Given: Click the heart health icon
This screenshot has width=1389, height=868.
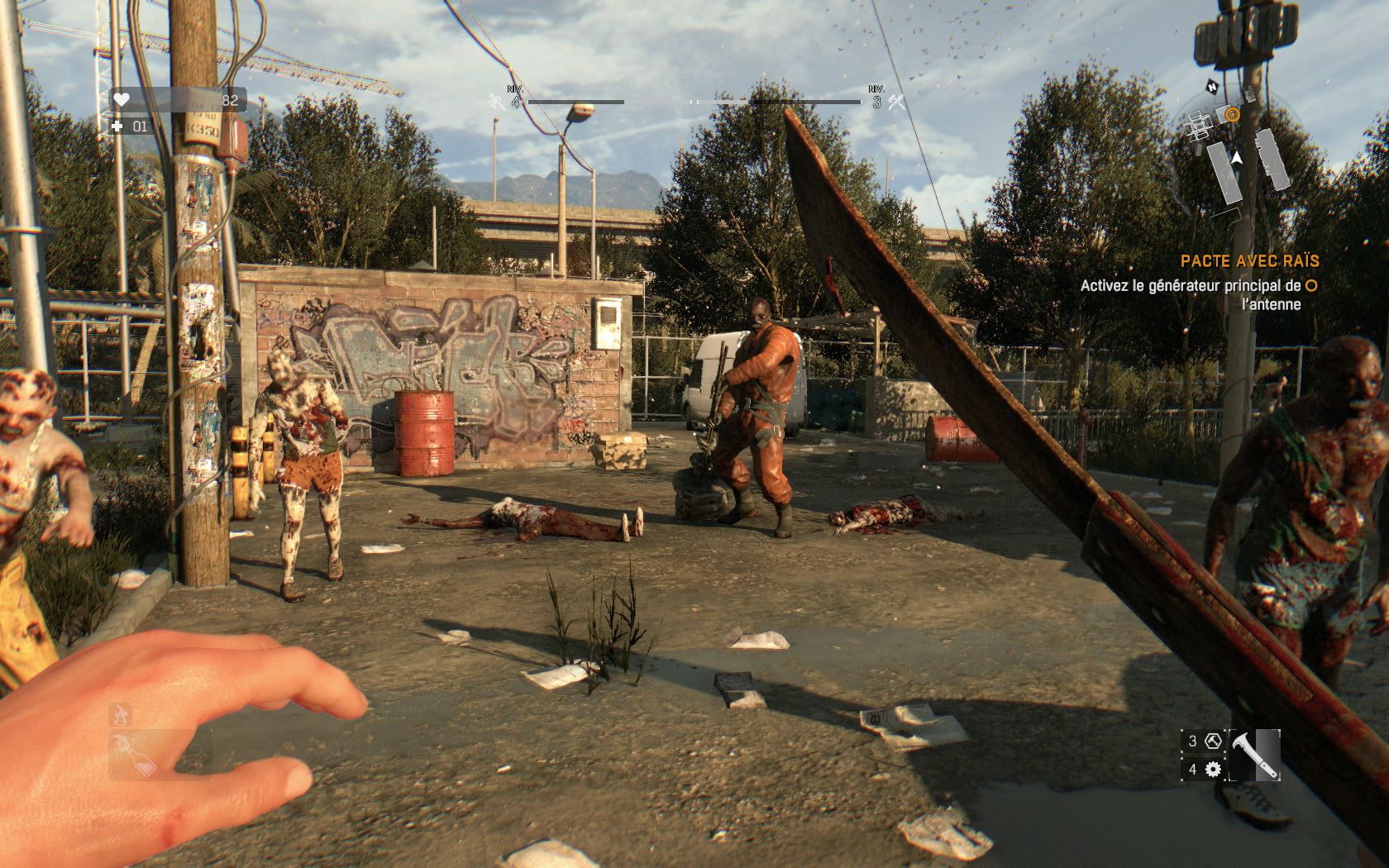Looking at the screenshot, I should pos(122,100).
